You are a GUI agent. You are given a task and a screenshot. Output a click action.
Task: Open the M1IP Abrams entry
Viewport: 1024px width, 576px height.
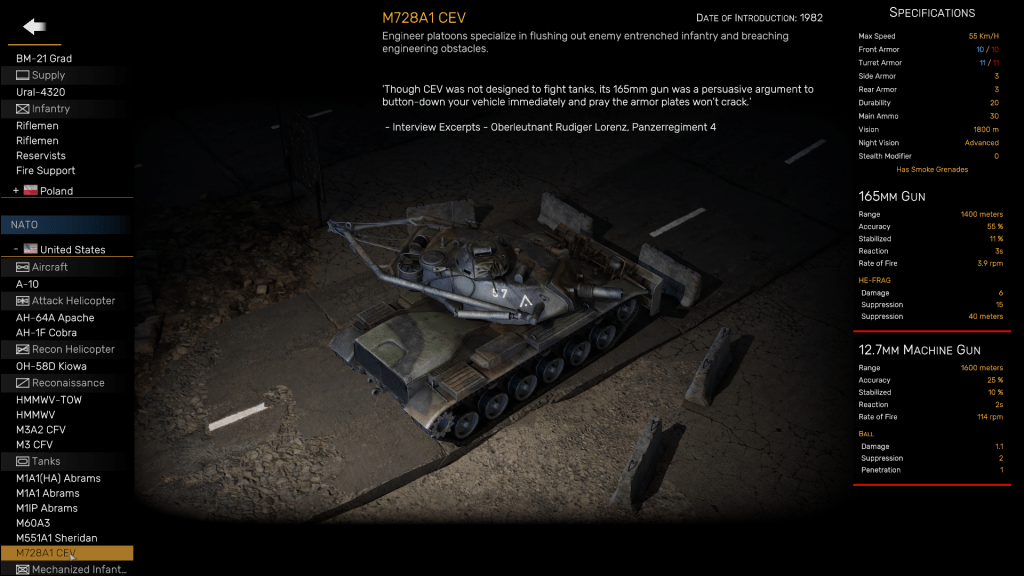point(47,509)
